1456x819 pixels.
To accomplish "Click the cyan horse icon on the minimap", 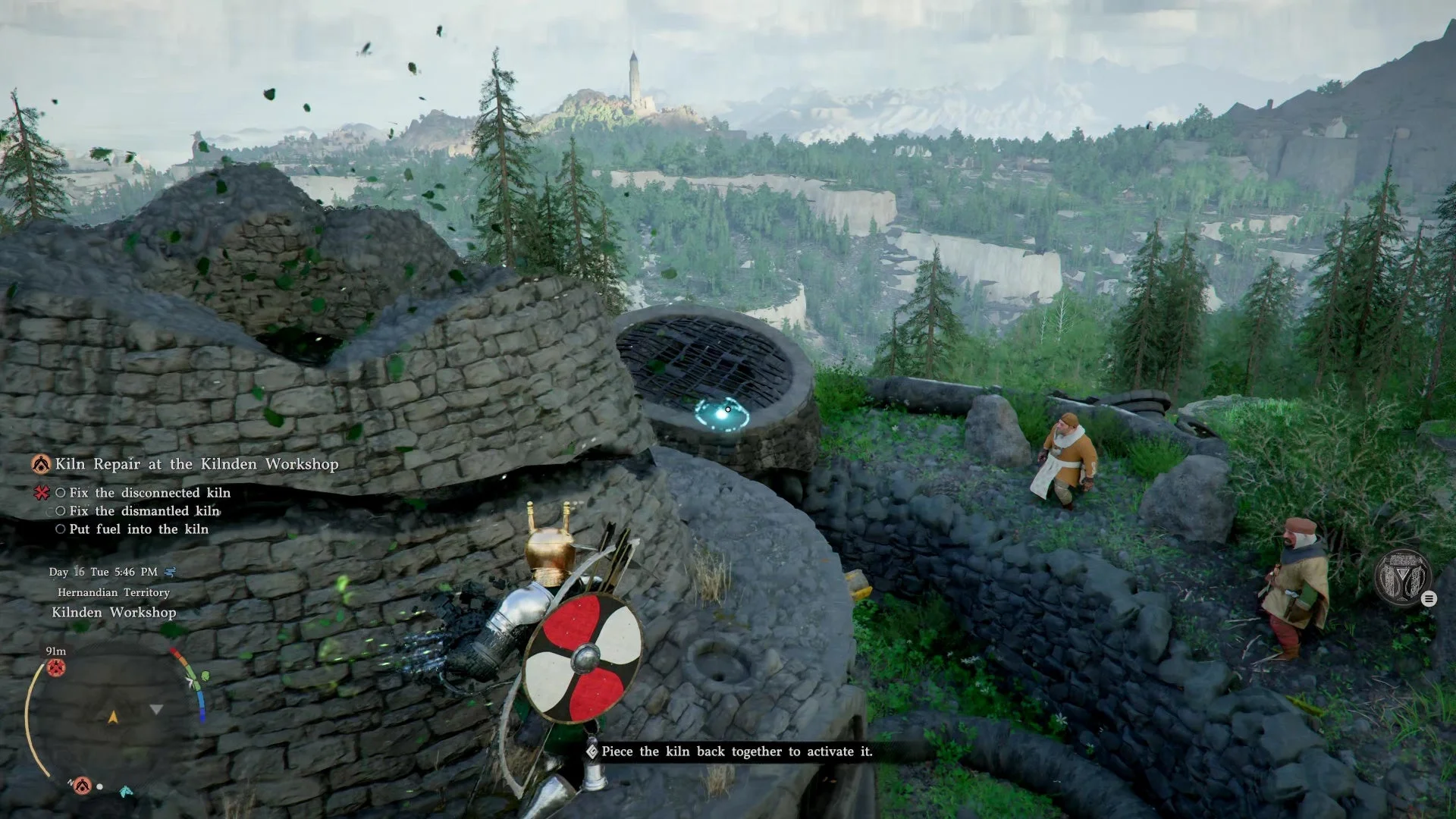I will [x=126, y=791].
